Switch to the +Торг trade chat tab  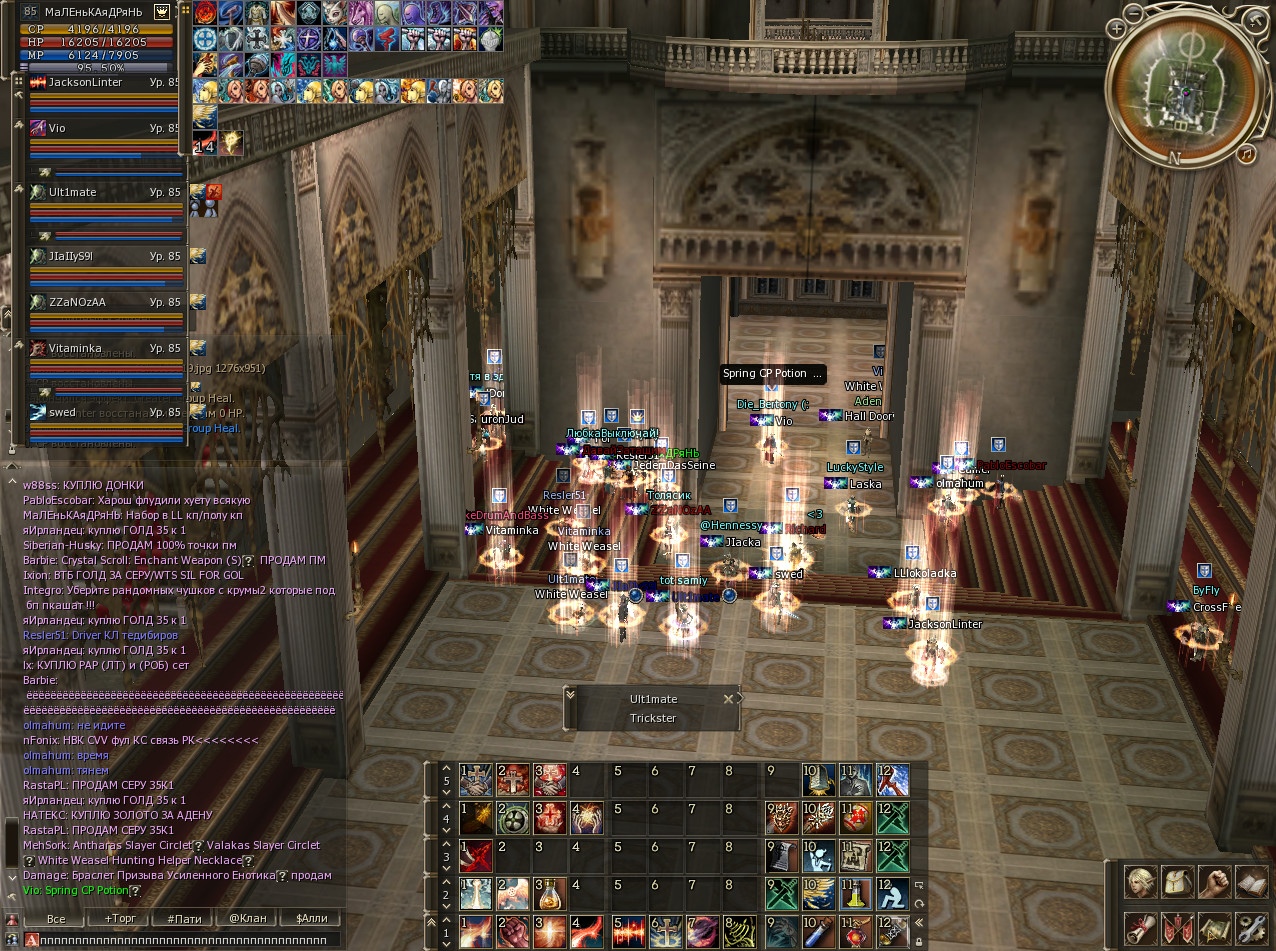[120, 918]
